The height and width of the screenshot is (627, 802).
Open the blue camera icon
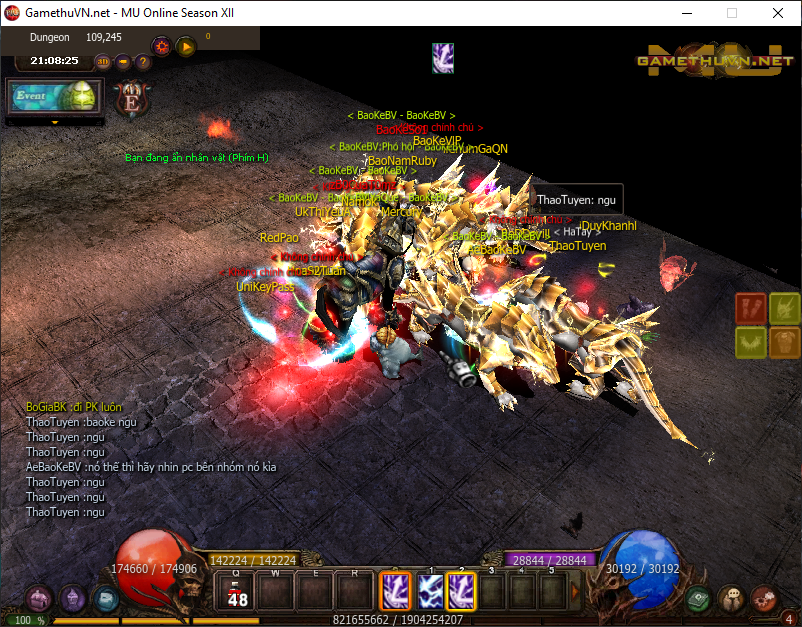tap(105, 599)
